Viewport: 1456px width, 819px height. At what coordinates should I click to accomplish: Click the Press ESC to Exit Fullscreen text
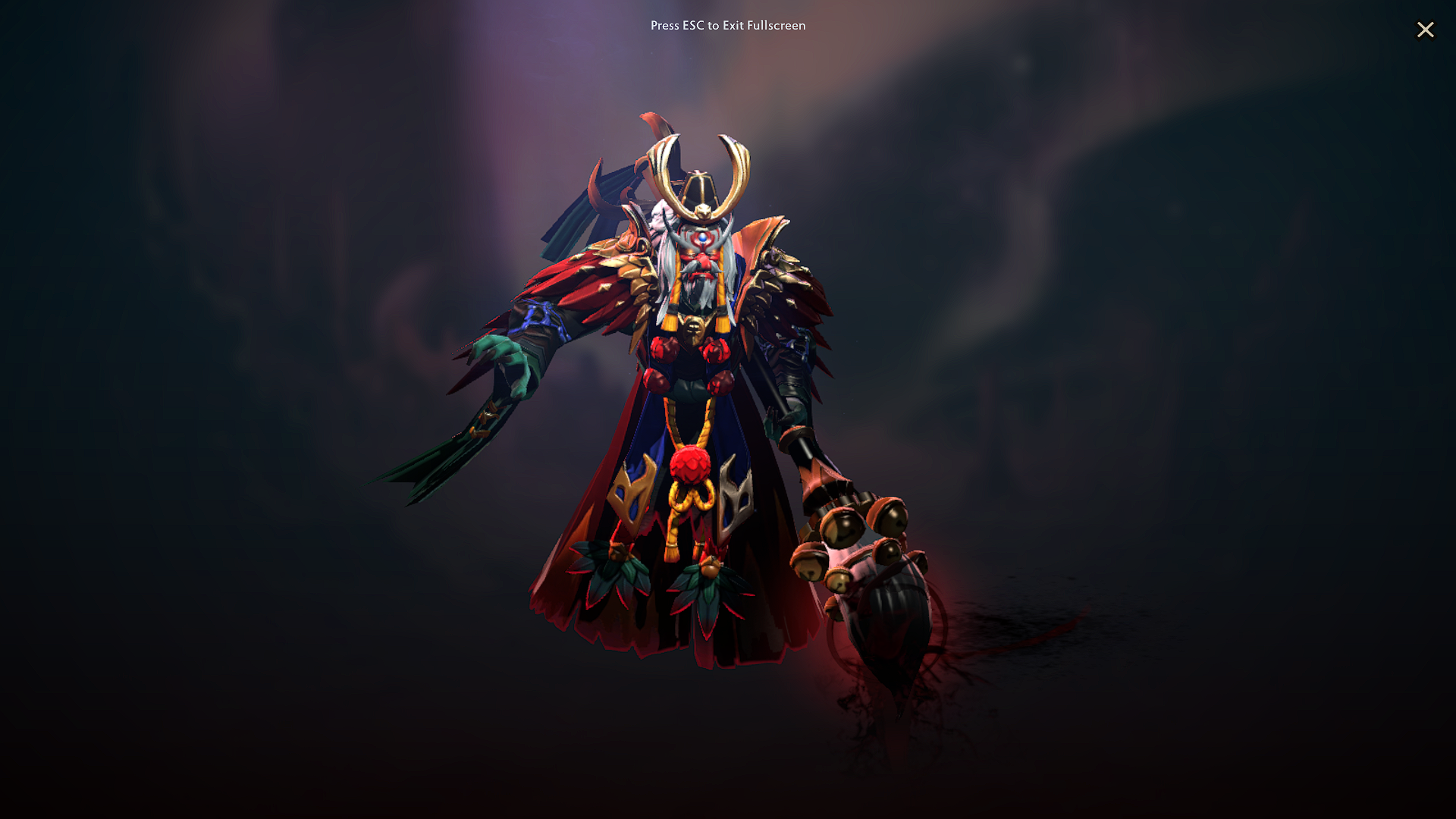727,26
